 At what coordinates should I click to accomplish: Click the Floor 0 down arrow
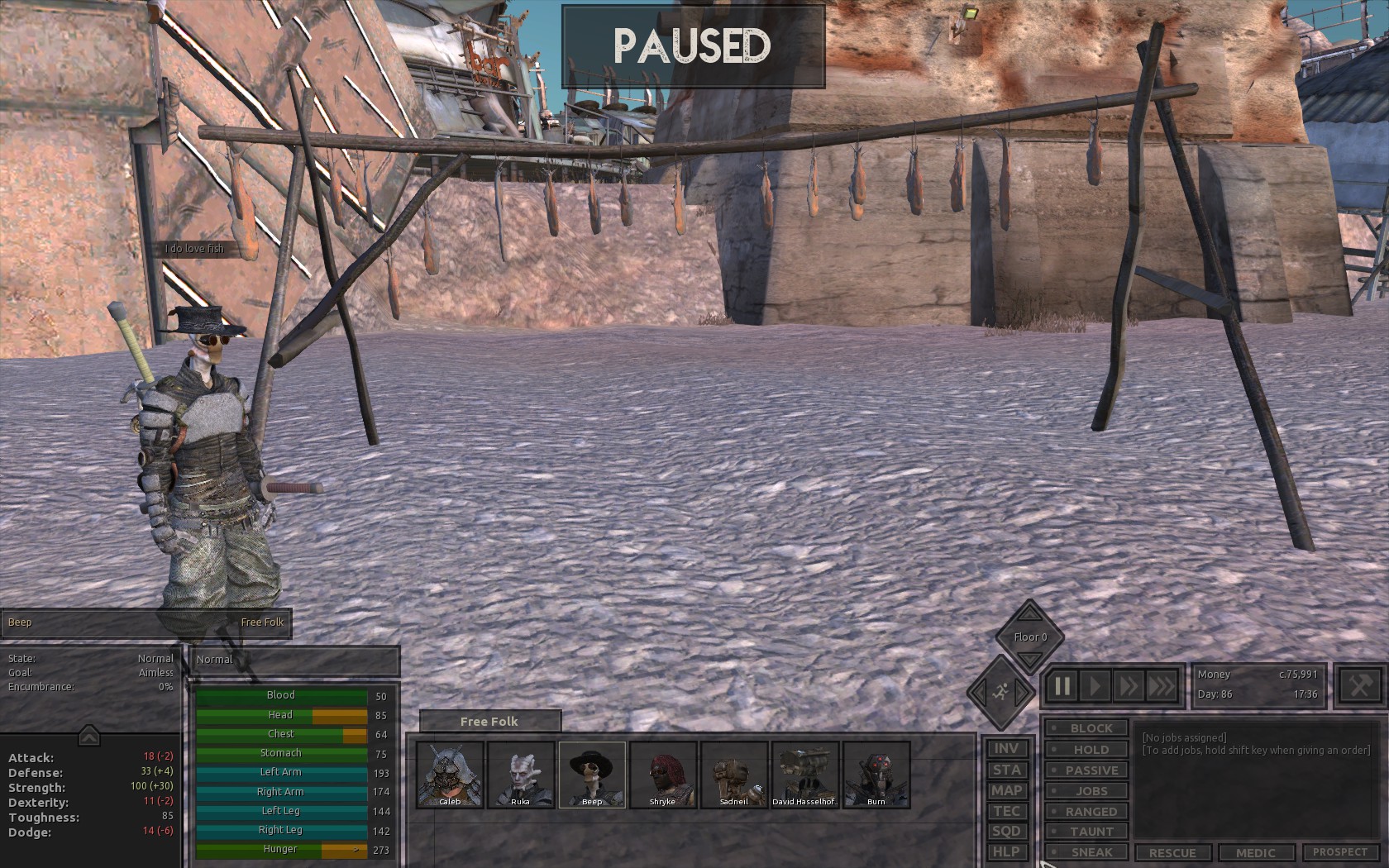[x=1029, y=658]
